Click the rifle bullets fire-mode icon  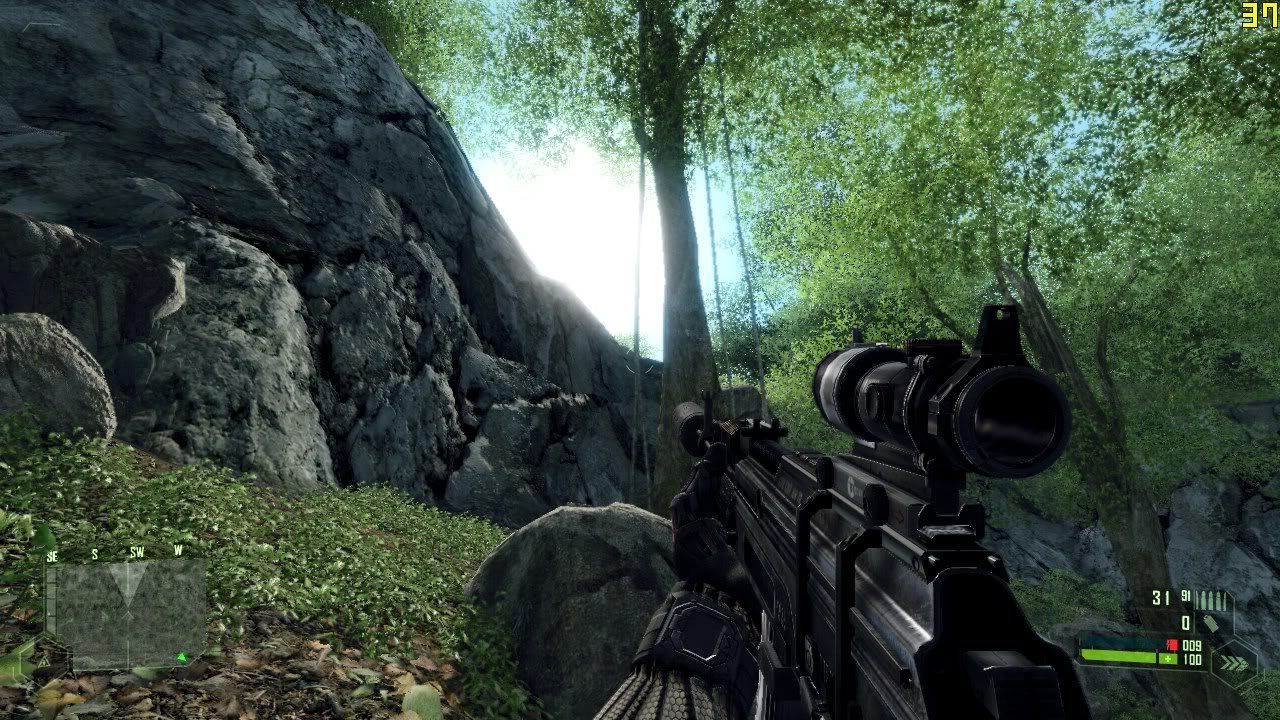click(x=1212, y=599)
